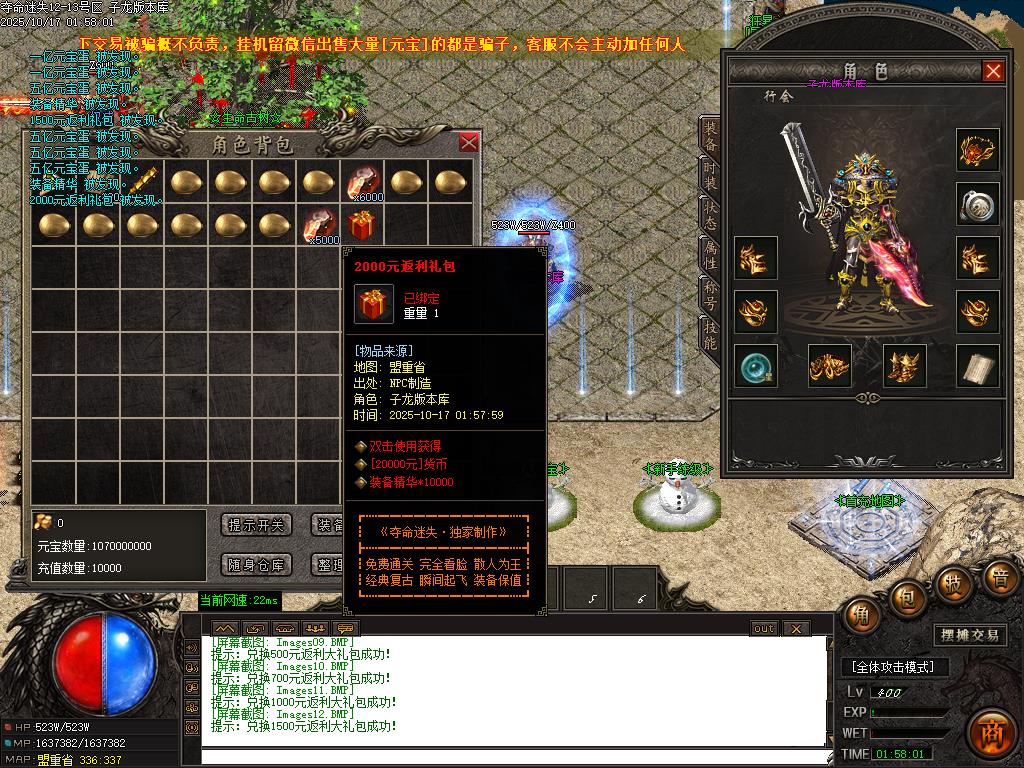Click the chat window's out button
Image resolution: width=1024 pixels, height=768 pixels.
[x=764, y=628]
